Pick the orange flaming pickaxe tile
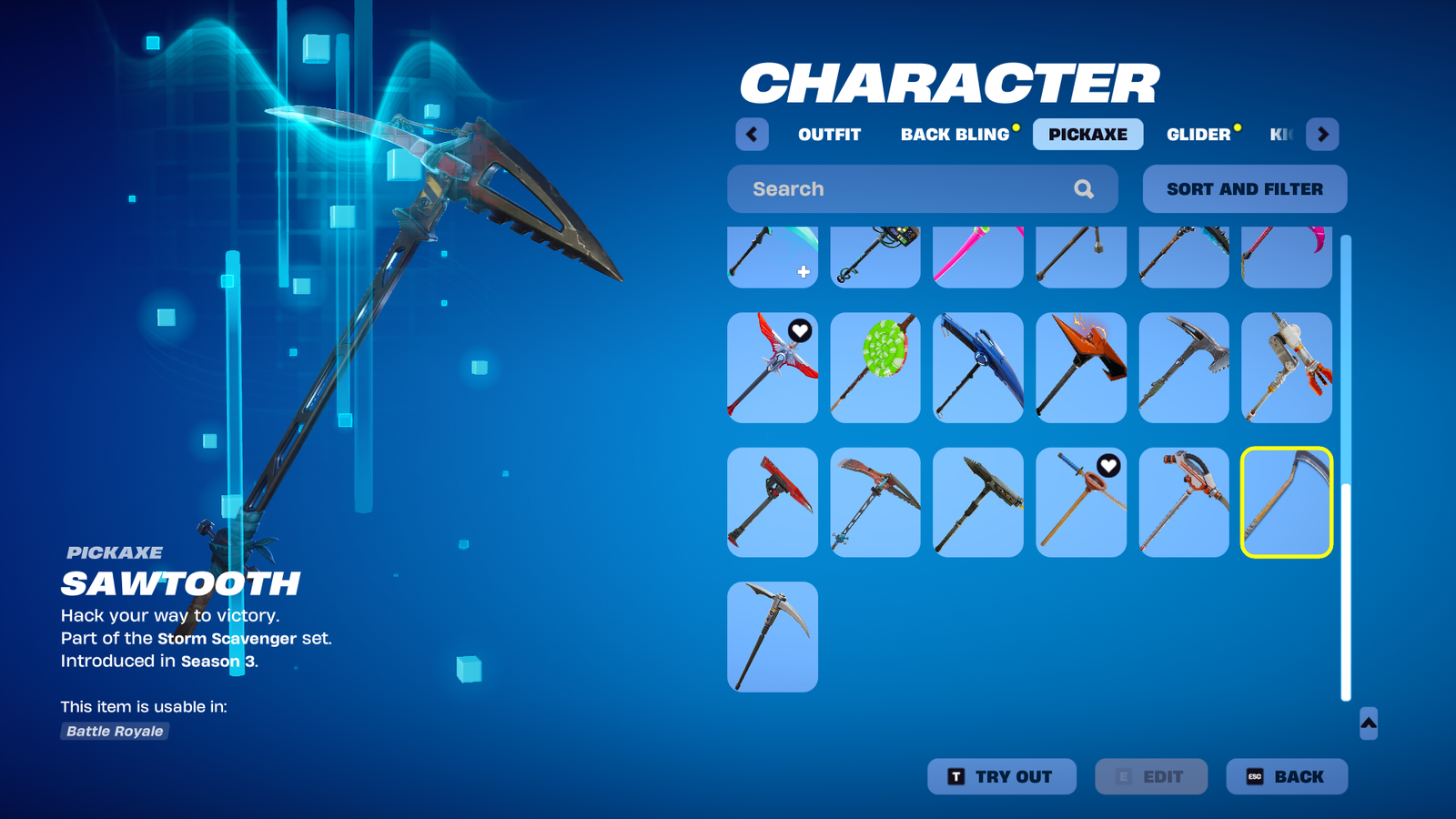This screenshot has width=1456, height=819. tap(1081, 368)
